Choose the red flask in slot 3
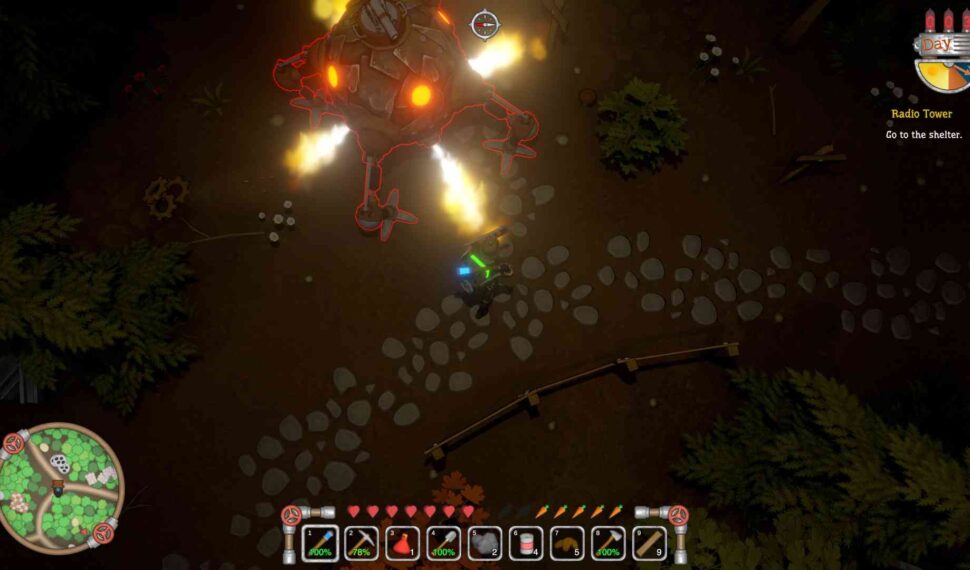 click(x=403, y=543)
